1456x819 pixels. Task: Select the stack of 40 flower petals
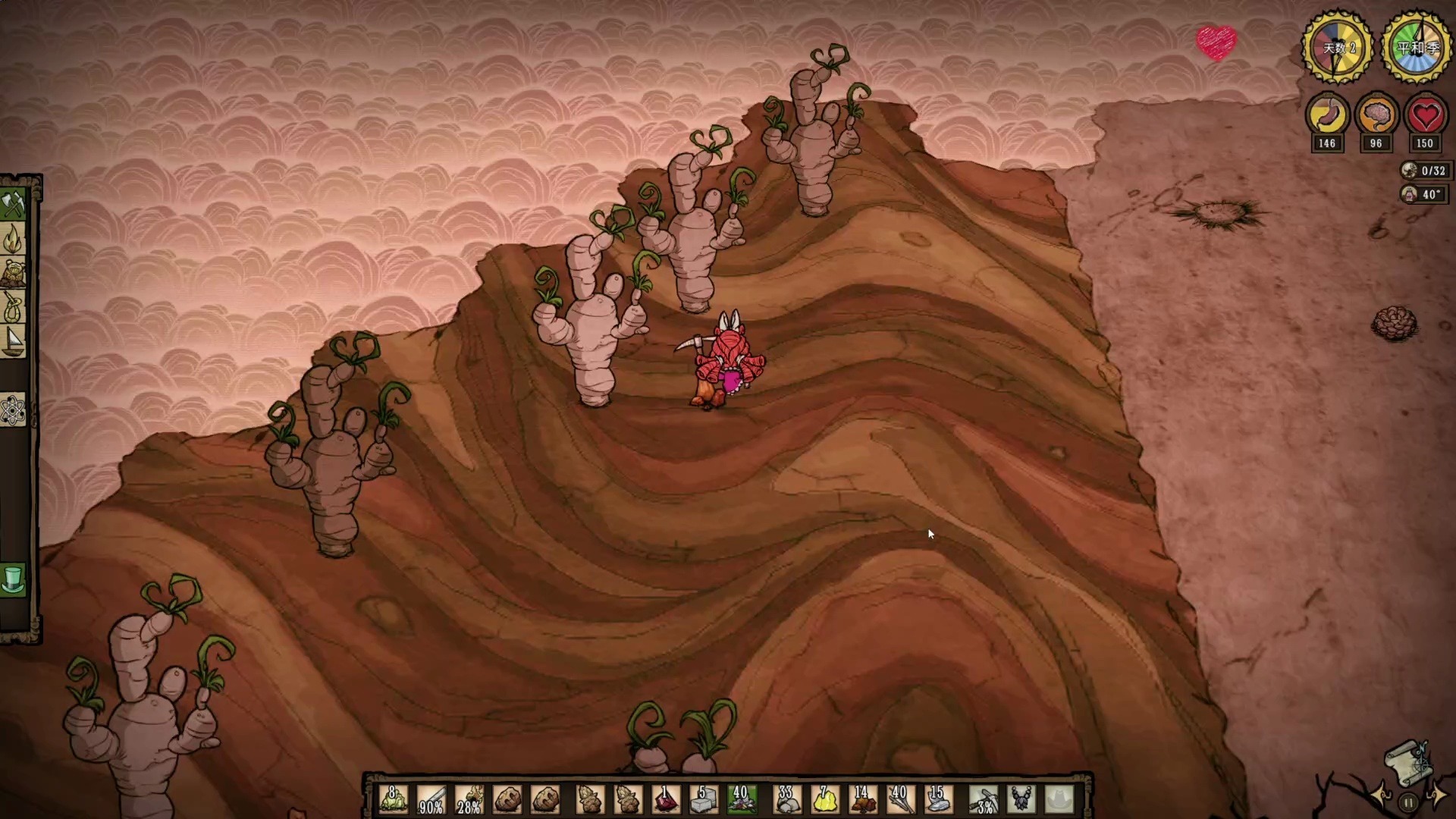point(741,799)
